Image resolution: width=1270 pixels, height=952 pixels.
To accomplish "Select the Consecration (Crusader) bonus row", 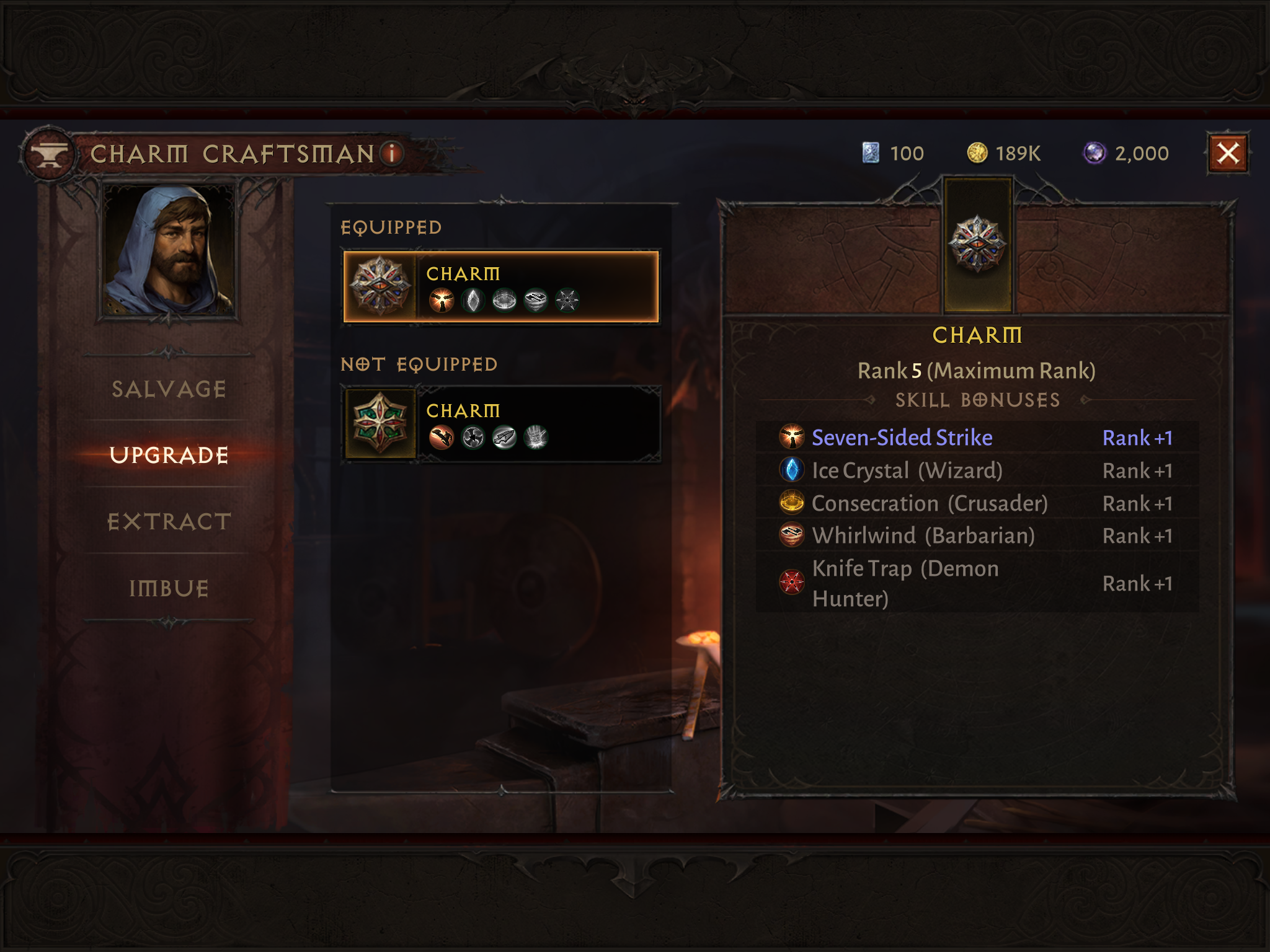I will [977, 503].
